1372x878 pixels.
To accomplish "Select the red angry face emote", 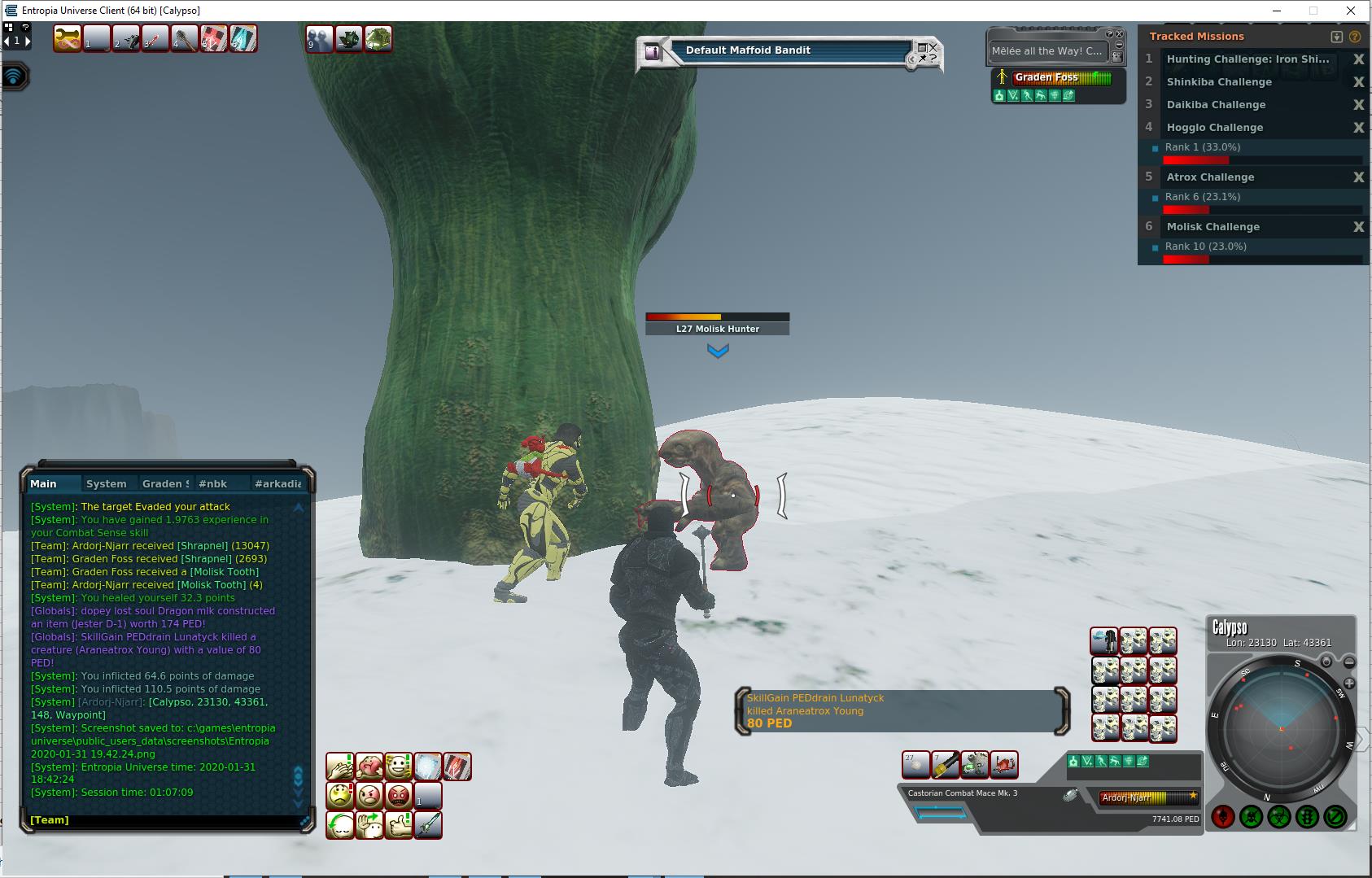I will click(x=399, y=796).
